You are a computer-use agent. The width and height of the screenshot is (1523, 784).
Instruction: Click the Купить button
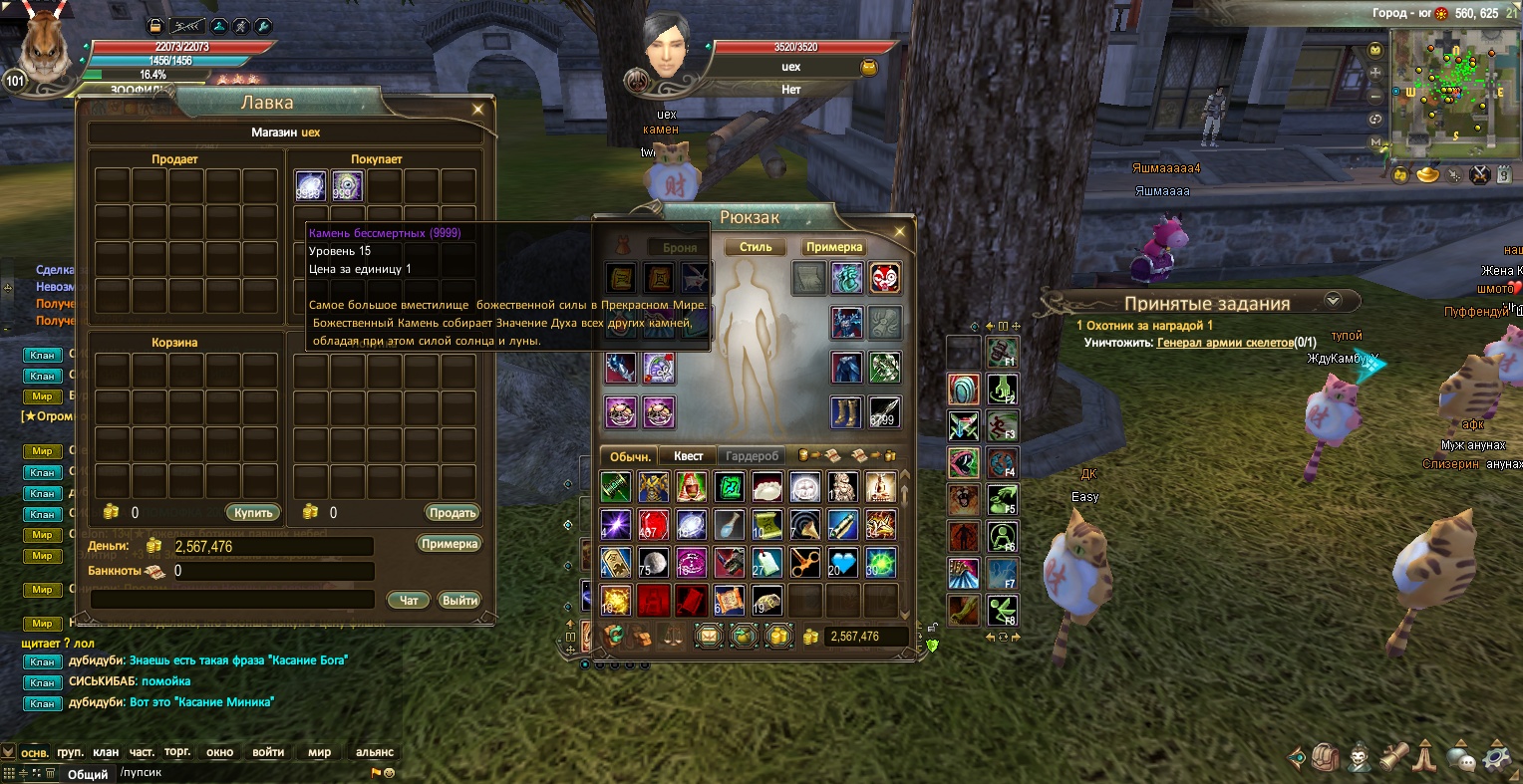click(x=254, y=513)
